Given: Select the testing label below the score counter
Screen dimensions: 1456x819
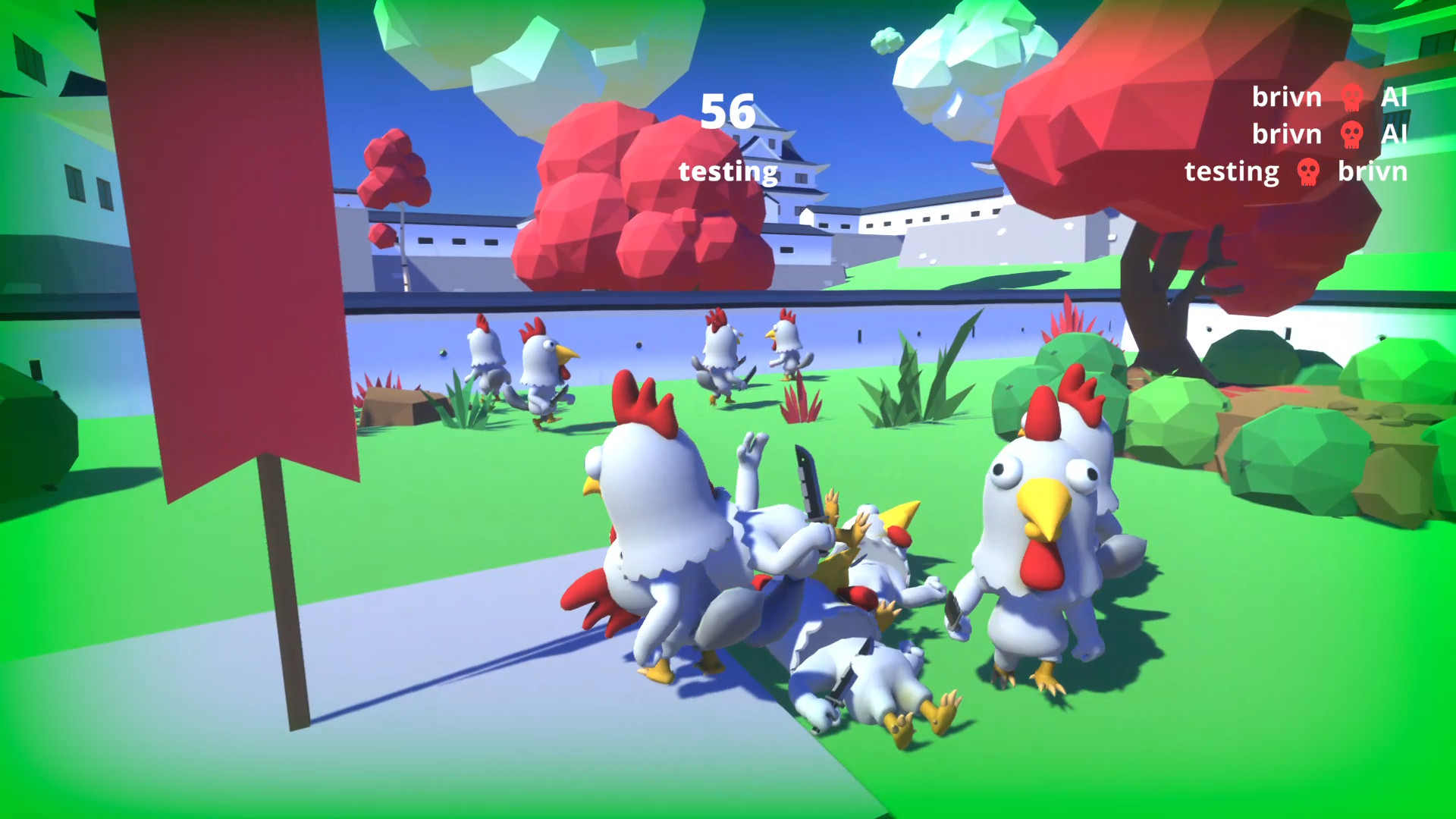Looking at the screenshot, I should (727, 171).
